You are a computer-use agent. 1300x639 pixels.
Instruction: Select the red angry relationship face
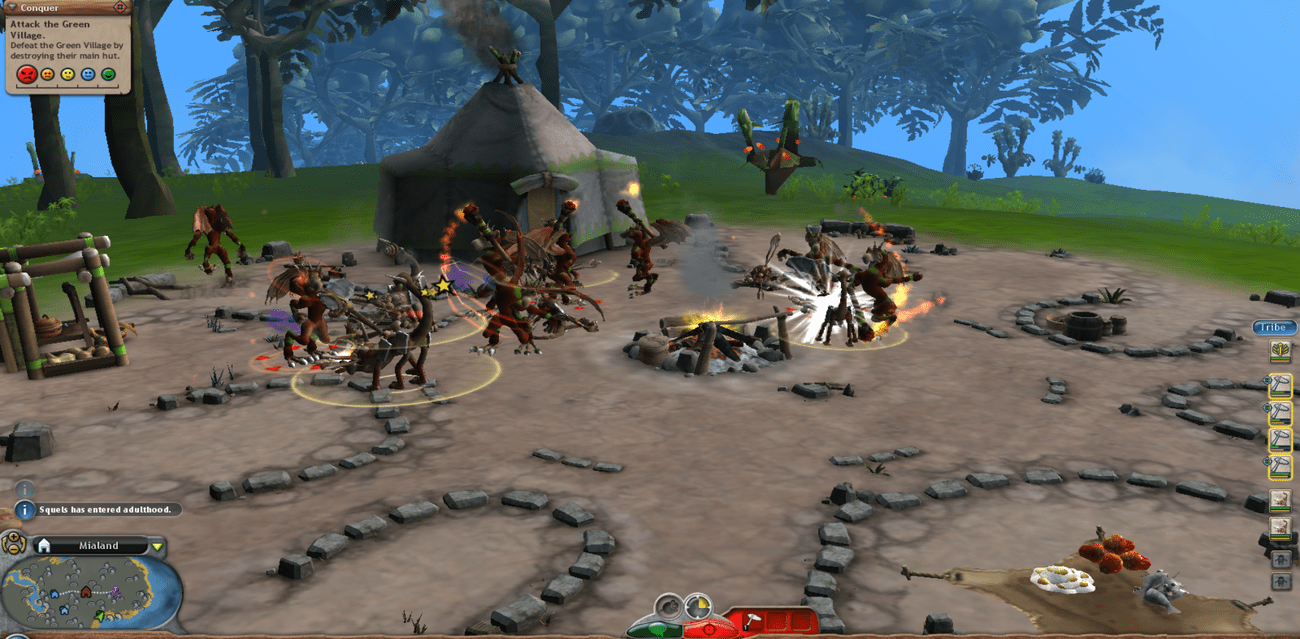click(27, 74)
